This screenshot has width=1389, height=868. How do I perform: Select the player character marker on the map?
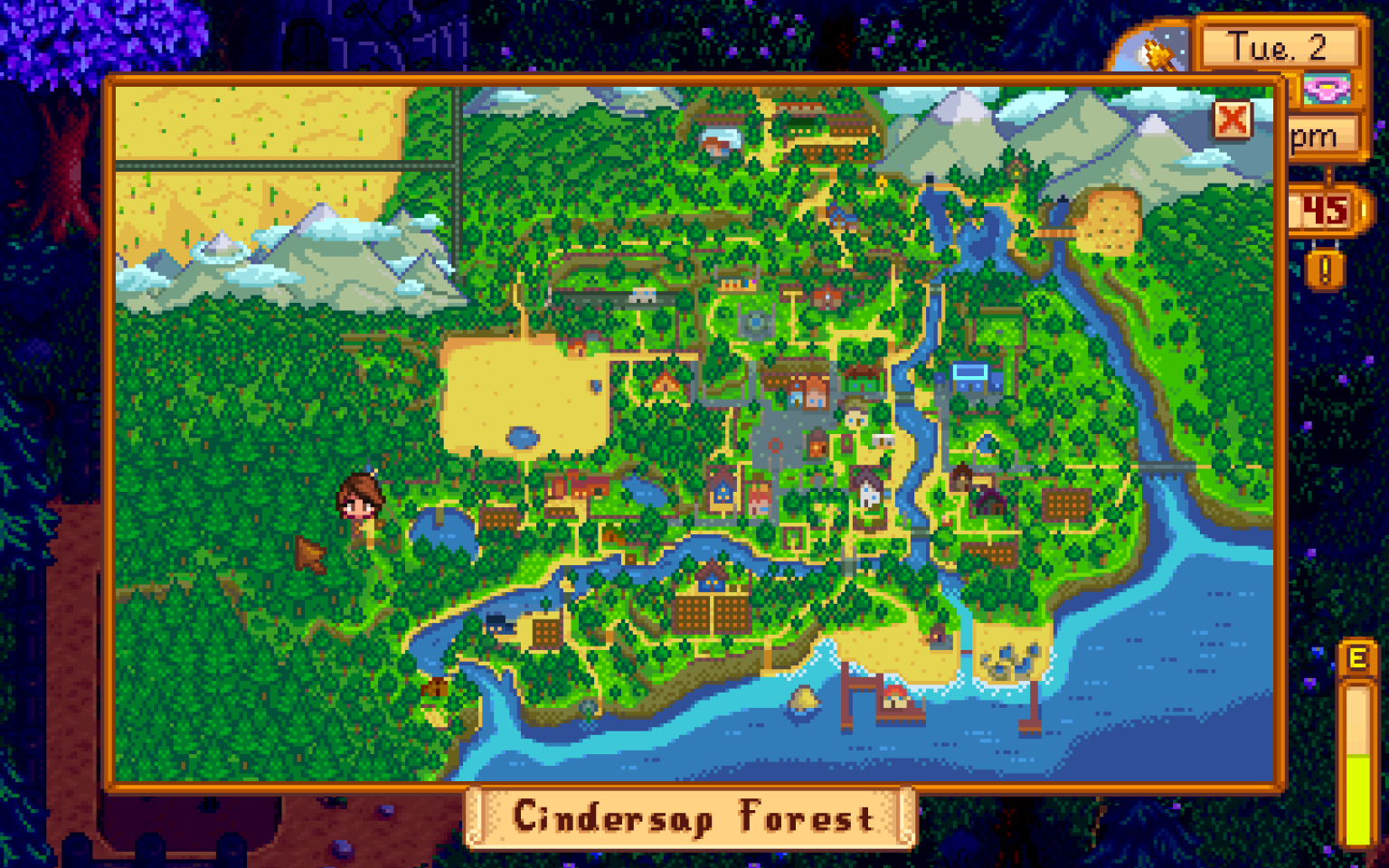pos(362,502)
